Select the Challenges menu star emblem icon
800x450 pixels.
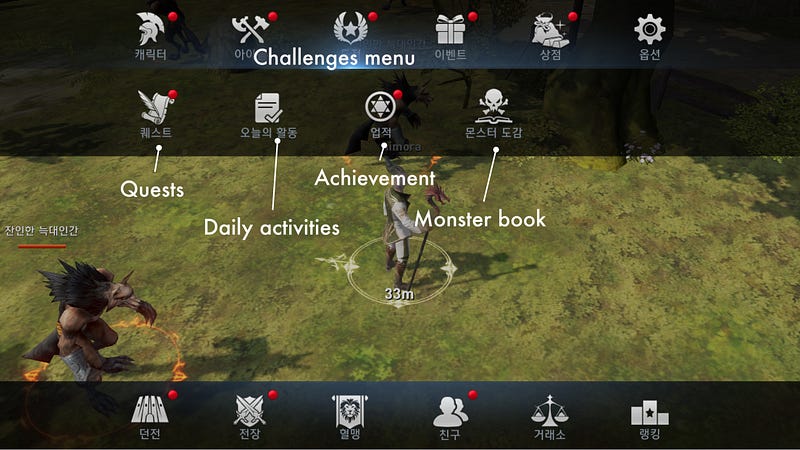350,31
